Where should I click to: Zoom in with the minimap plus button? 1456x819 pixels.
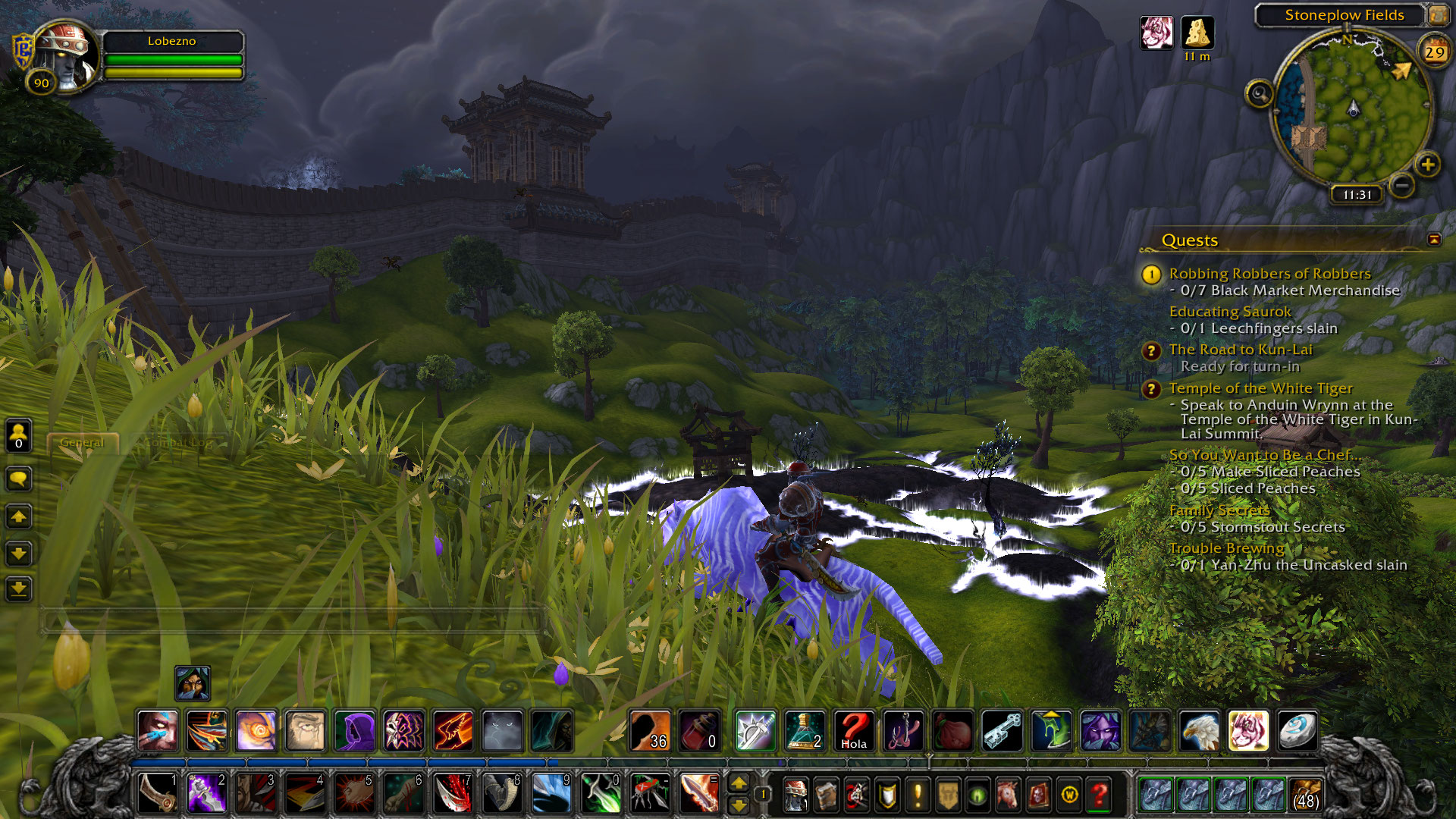(1428, 165)
